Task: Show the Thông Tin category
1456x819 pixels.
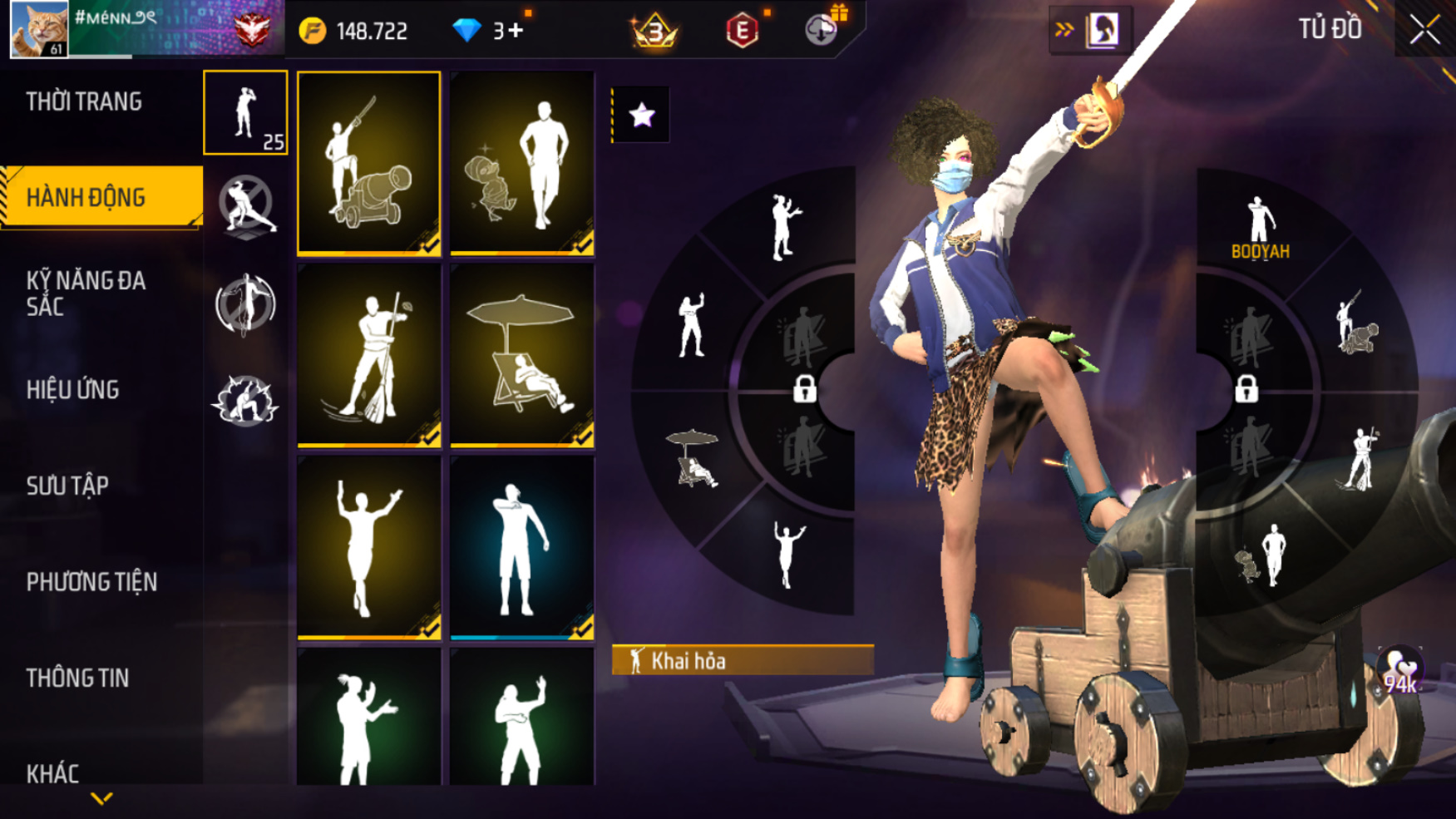Action: pyautogui.click(x=77, y=678)
